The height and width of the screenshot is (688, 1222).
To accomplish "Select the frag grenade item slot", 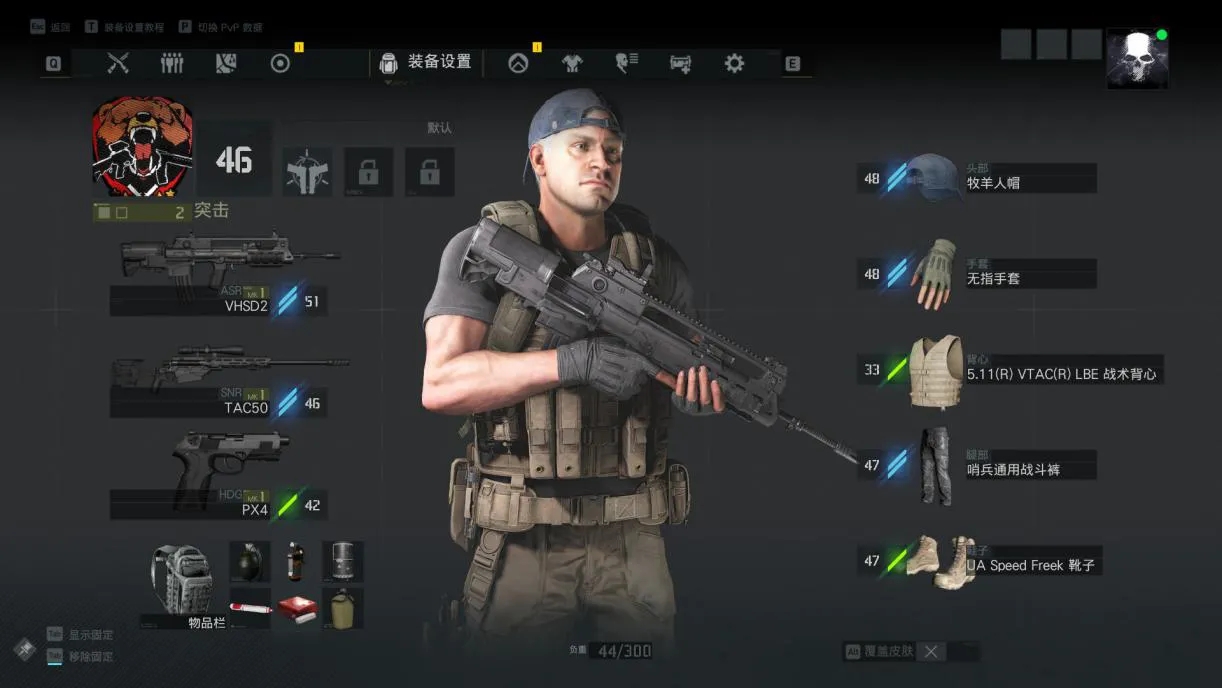I will (249, 561).
